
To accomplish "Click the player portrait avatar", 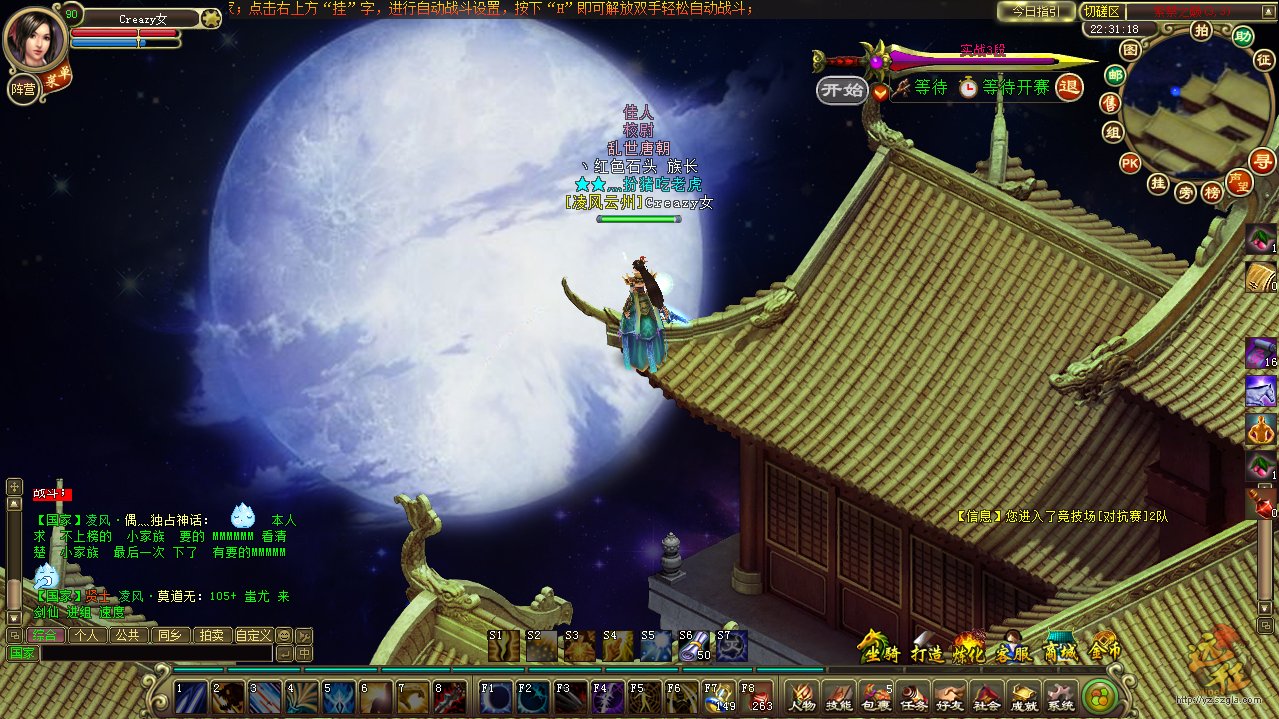I will click(x=34, y=42).
